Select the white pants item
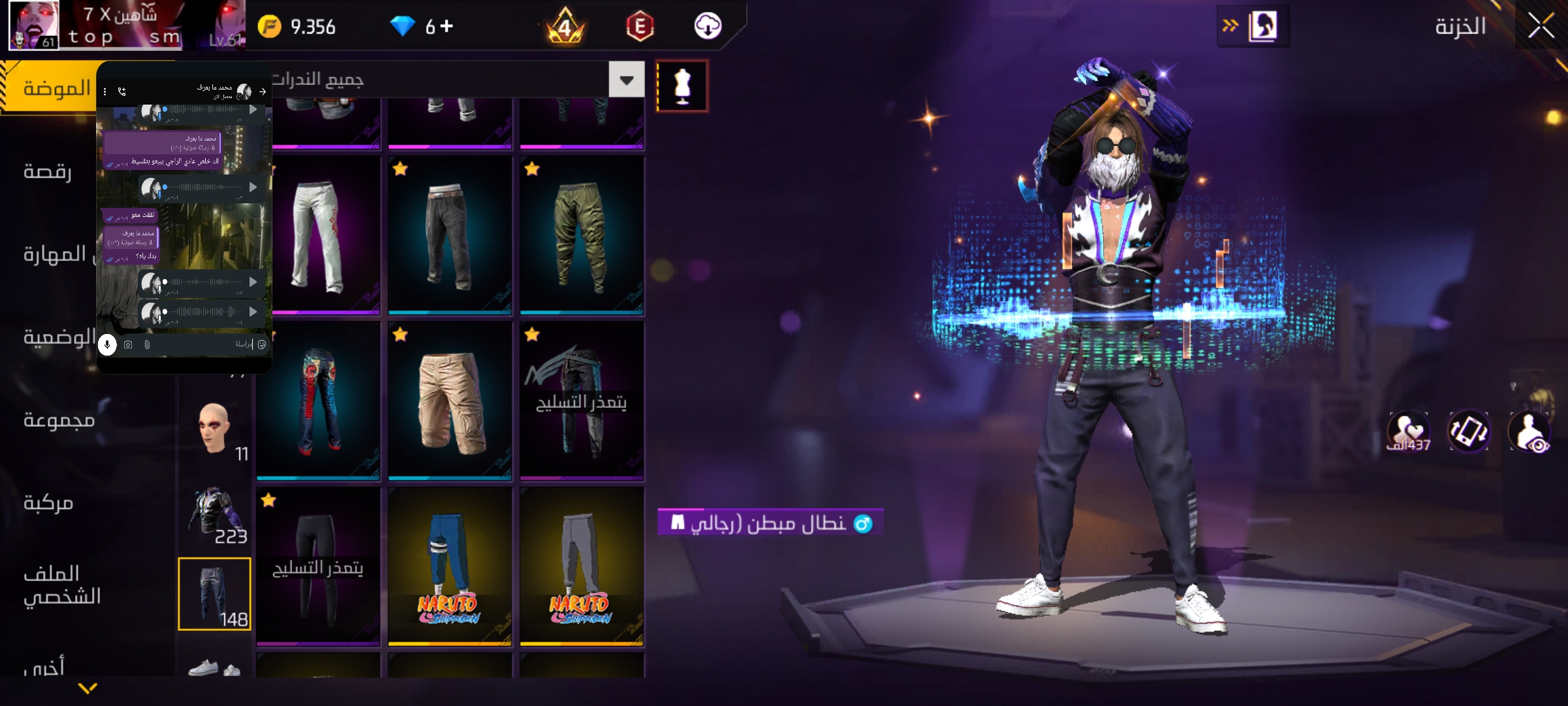1568x706 pixels. 319,235
